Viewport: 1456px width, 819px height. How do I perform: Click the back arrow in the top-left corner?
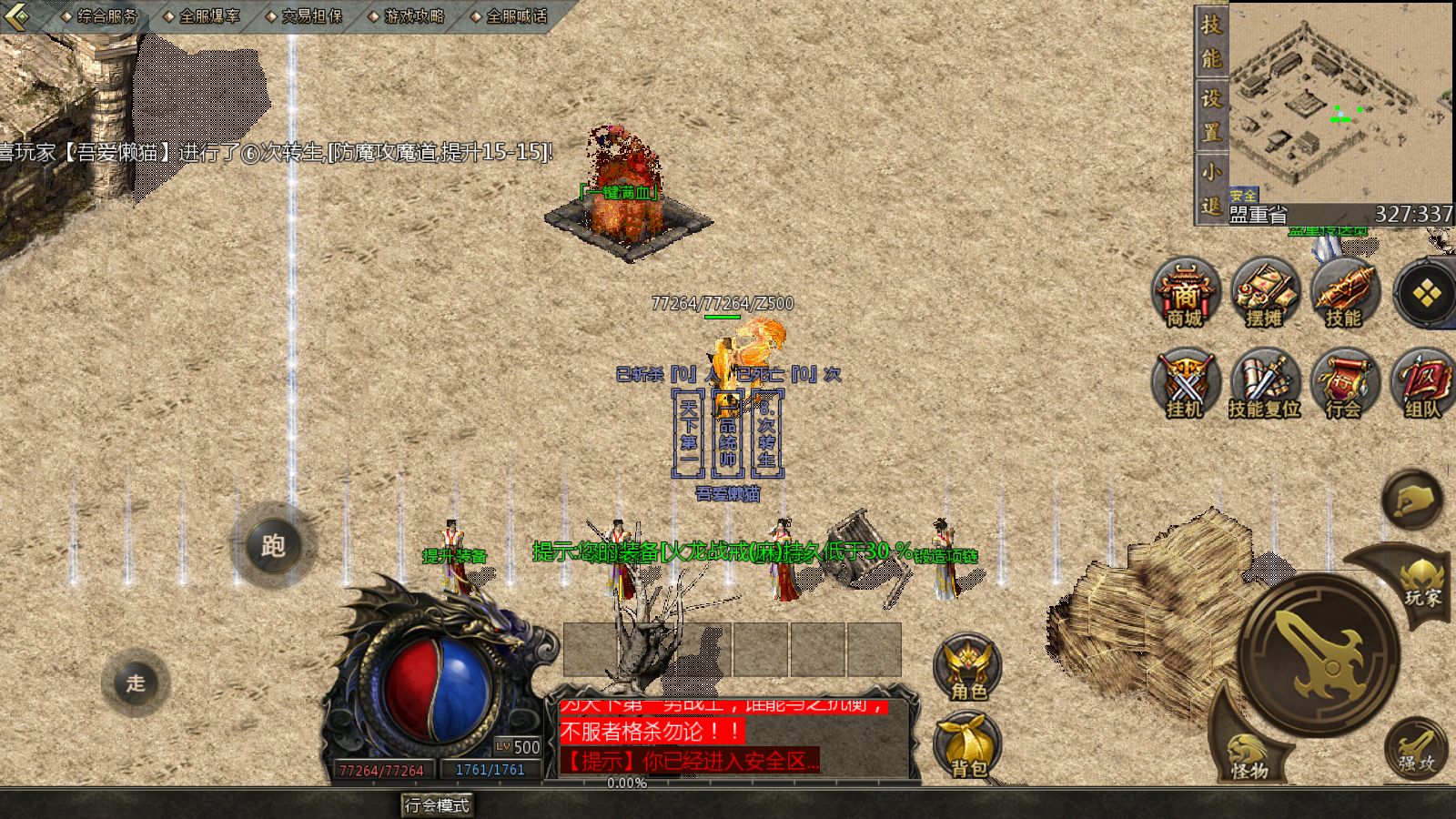coord(18,16)
